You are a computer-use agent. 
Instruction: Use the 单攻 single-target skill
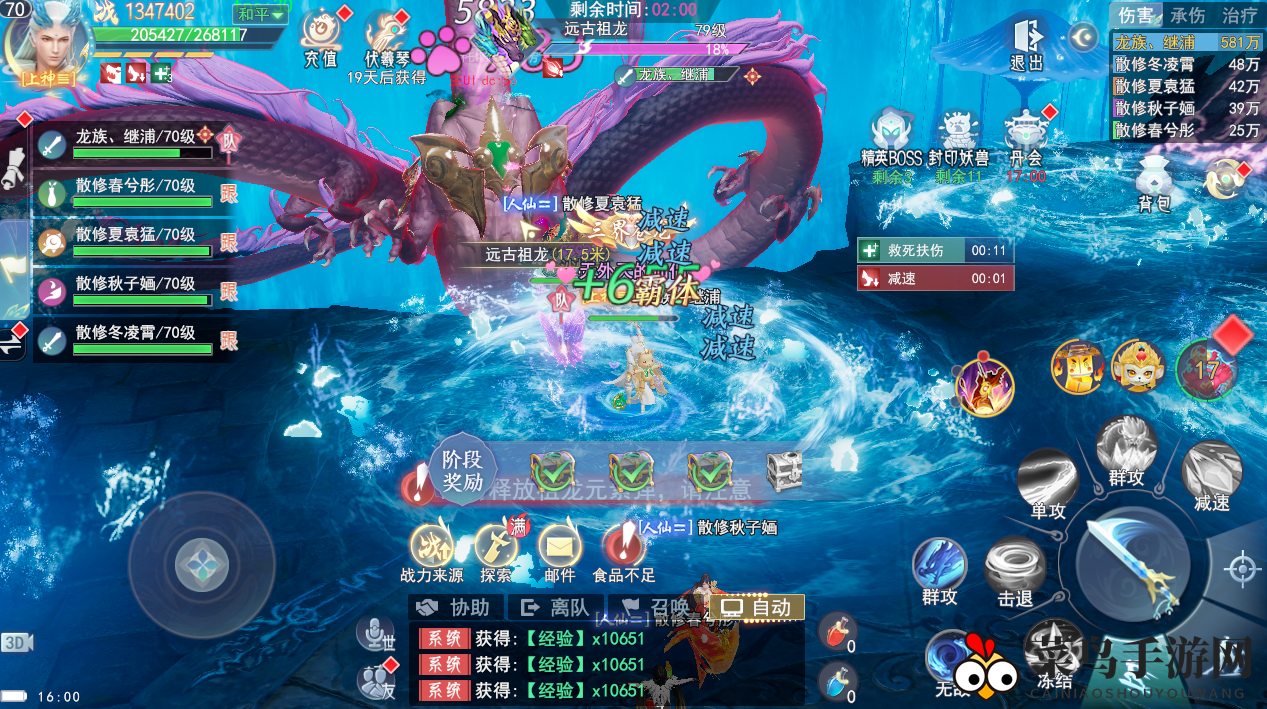coord(1047,480)
